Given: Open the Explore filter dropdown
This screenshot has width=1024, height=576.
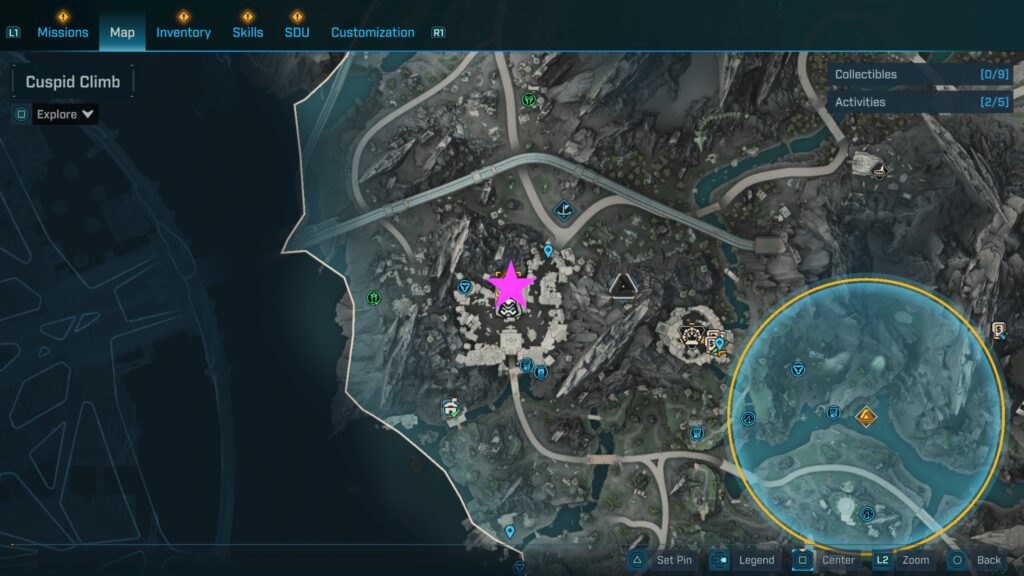Looking at the screenshot, I should tap(66, 114).
